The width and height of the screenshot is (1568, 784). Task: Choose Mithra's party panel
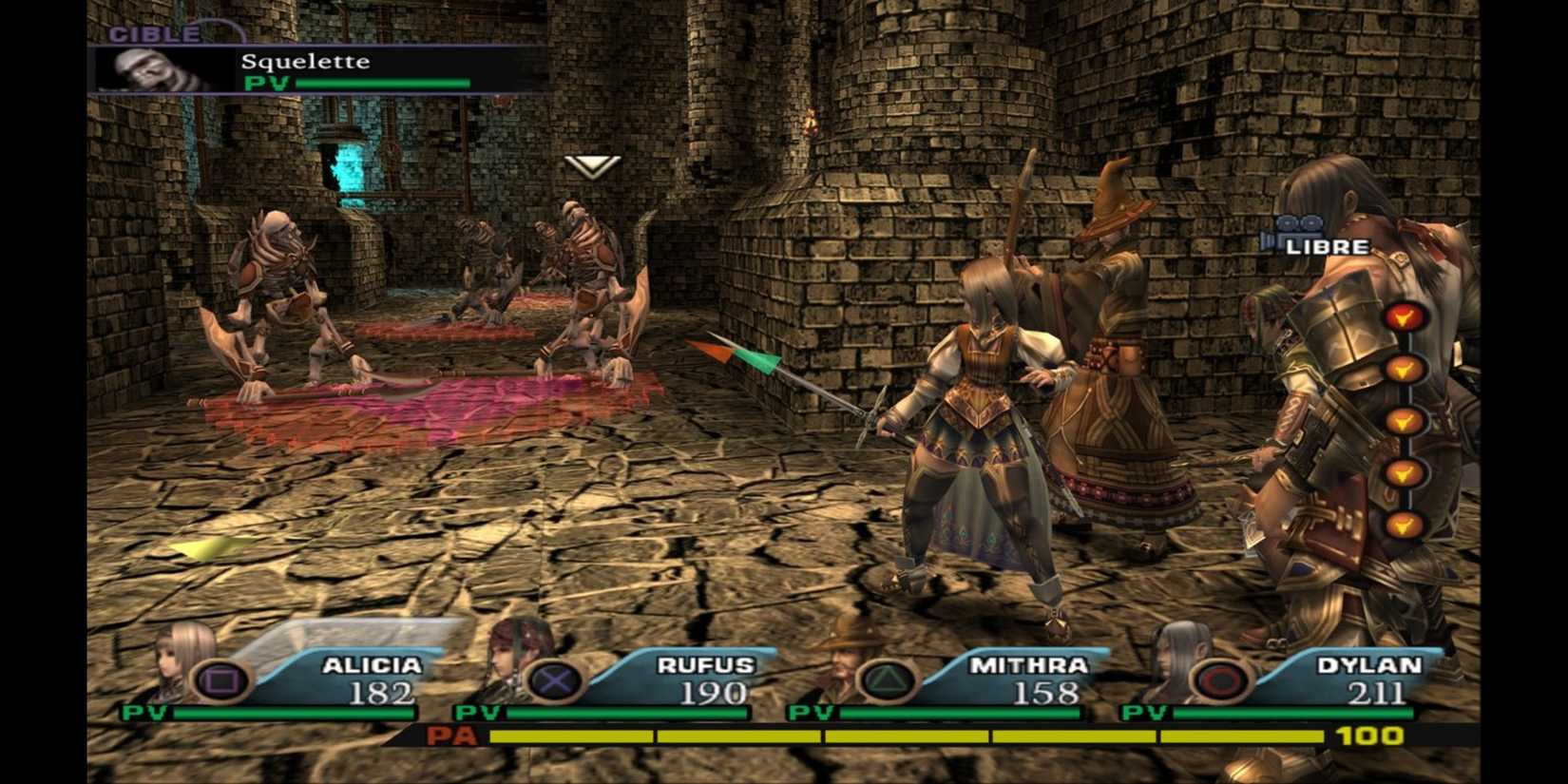pyautogui.click(x=979, y=677)
